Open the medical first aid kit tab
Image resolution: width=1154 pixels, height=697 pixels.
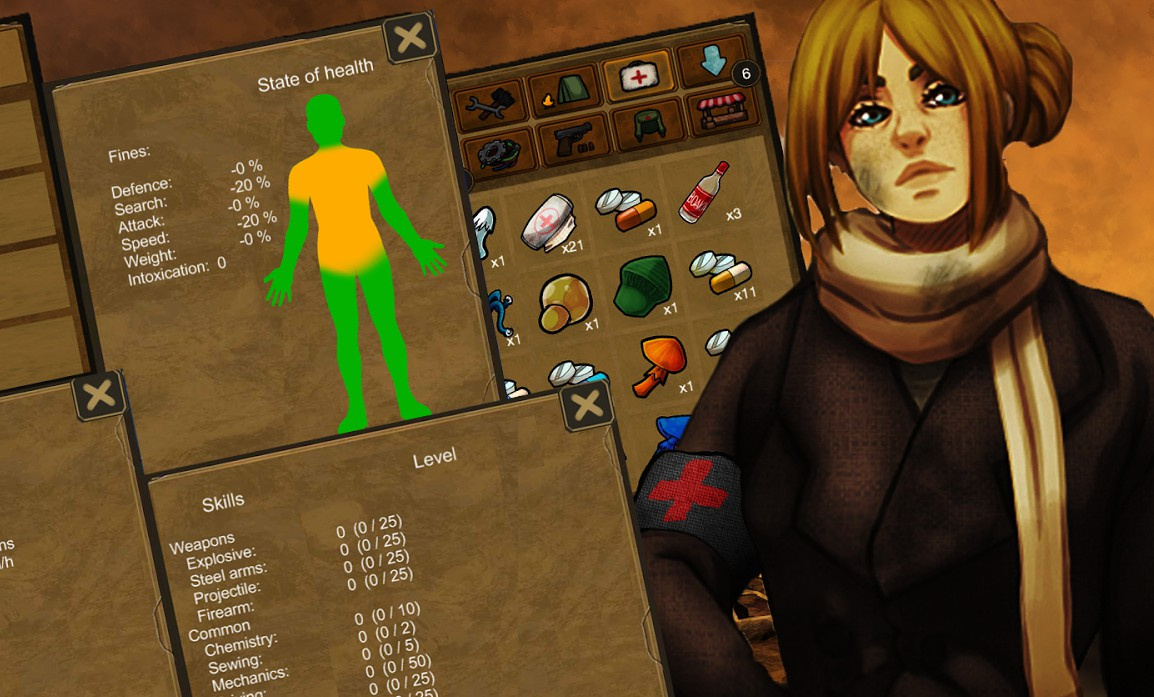point(632,78)
